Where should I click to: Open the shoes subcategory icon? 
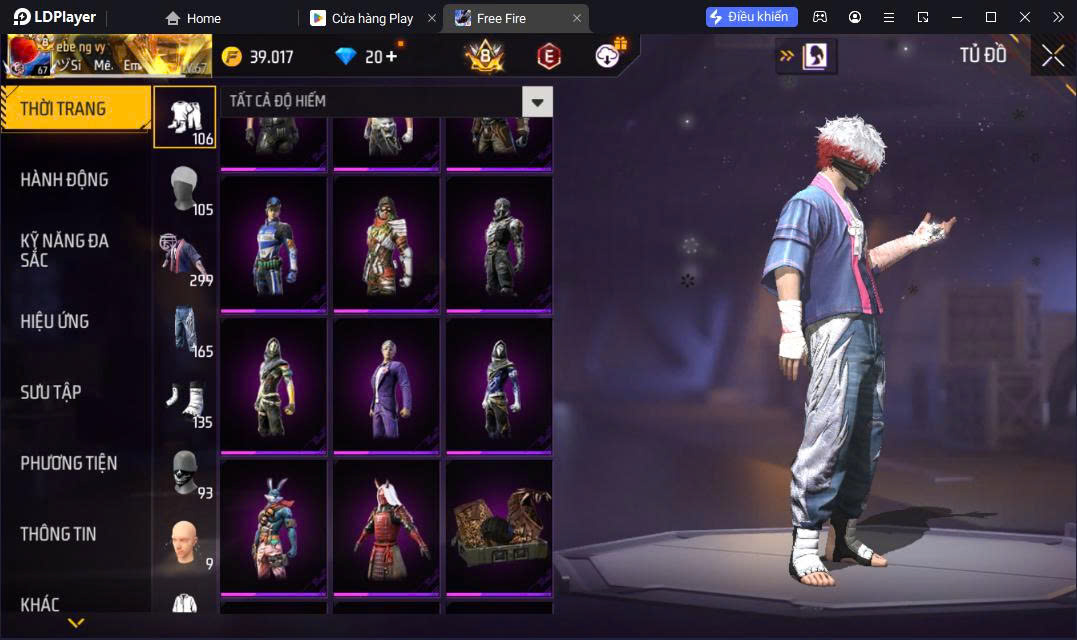coord(185,400)
